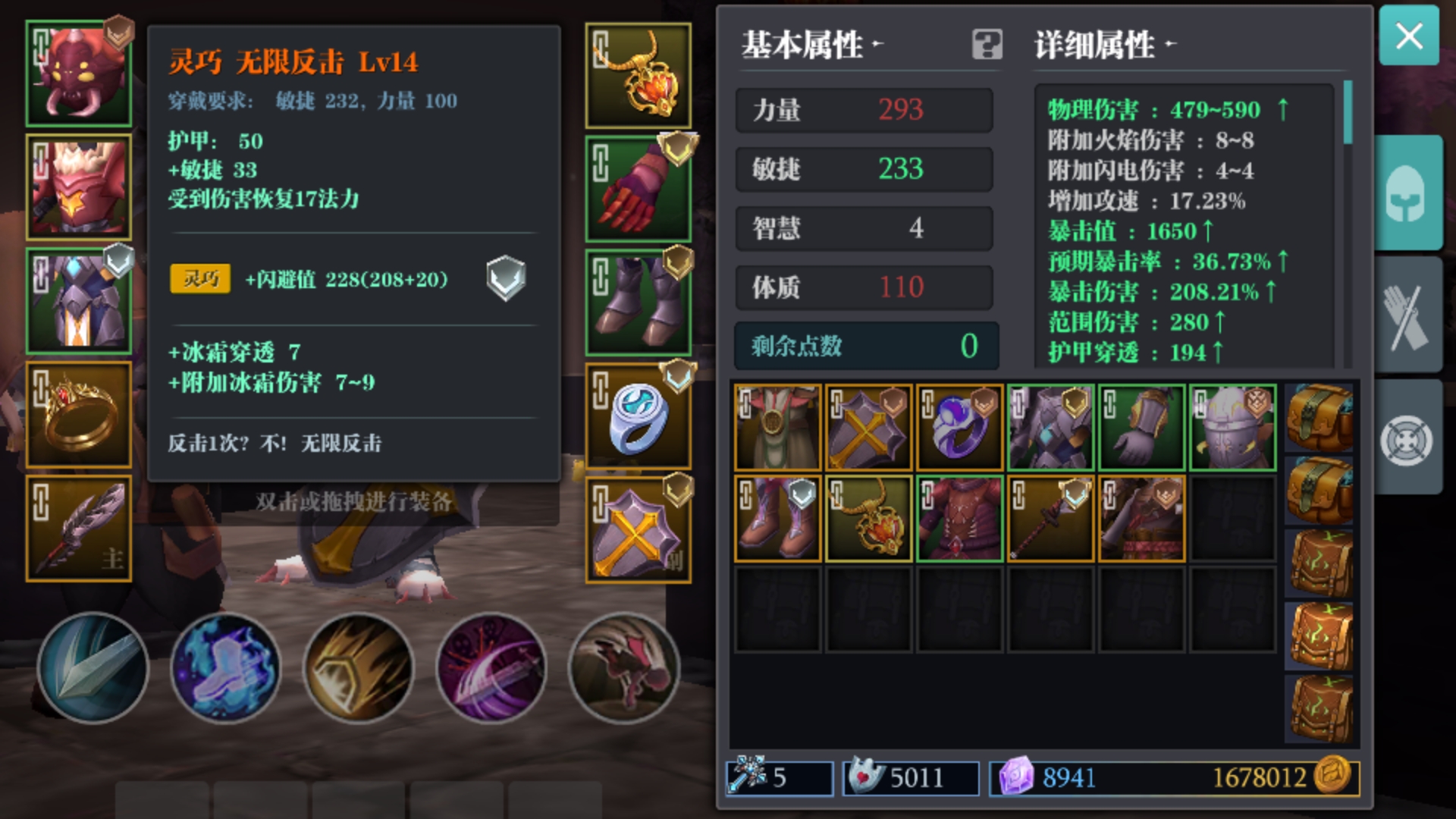Expand item details via the silver chevron
Viewport: 1456px width, 819px height.
click(507, 279)
